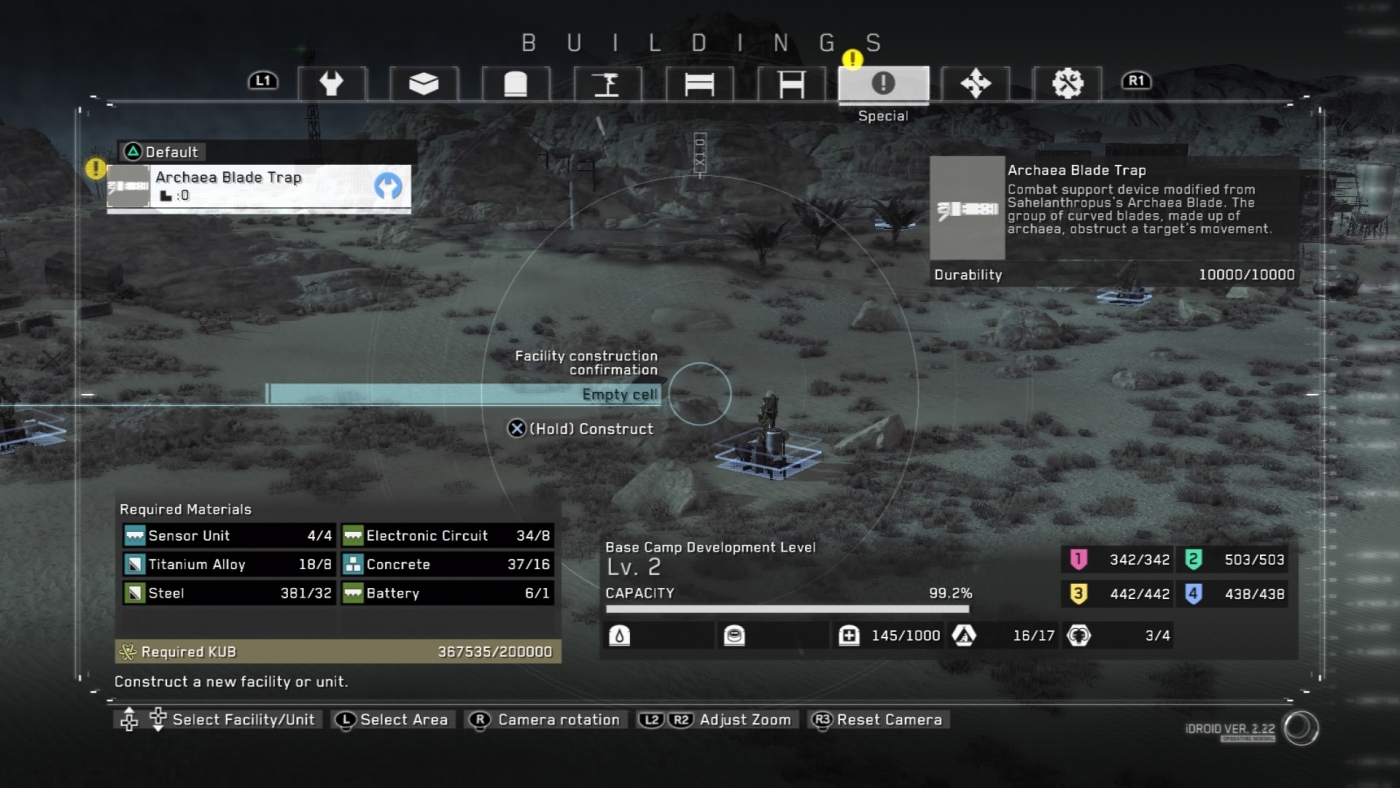Open the tools/settings build category icon
1400x788 pixels.
1068,84
